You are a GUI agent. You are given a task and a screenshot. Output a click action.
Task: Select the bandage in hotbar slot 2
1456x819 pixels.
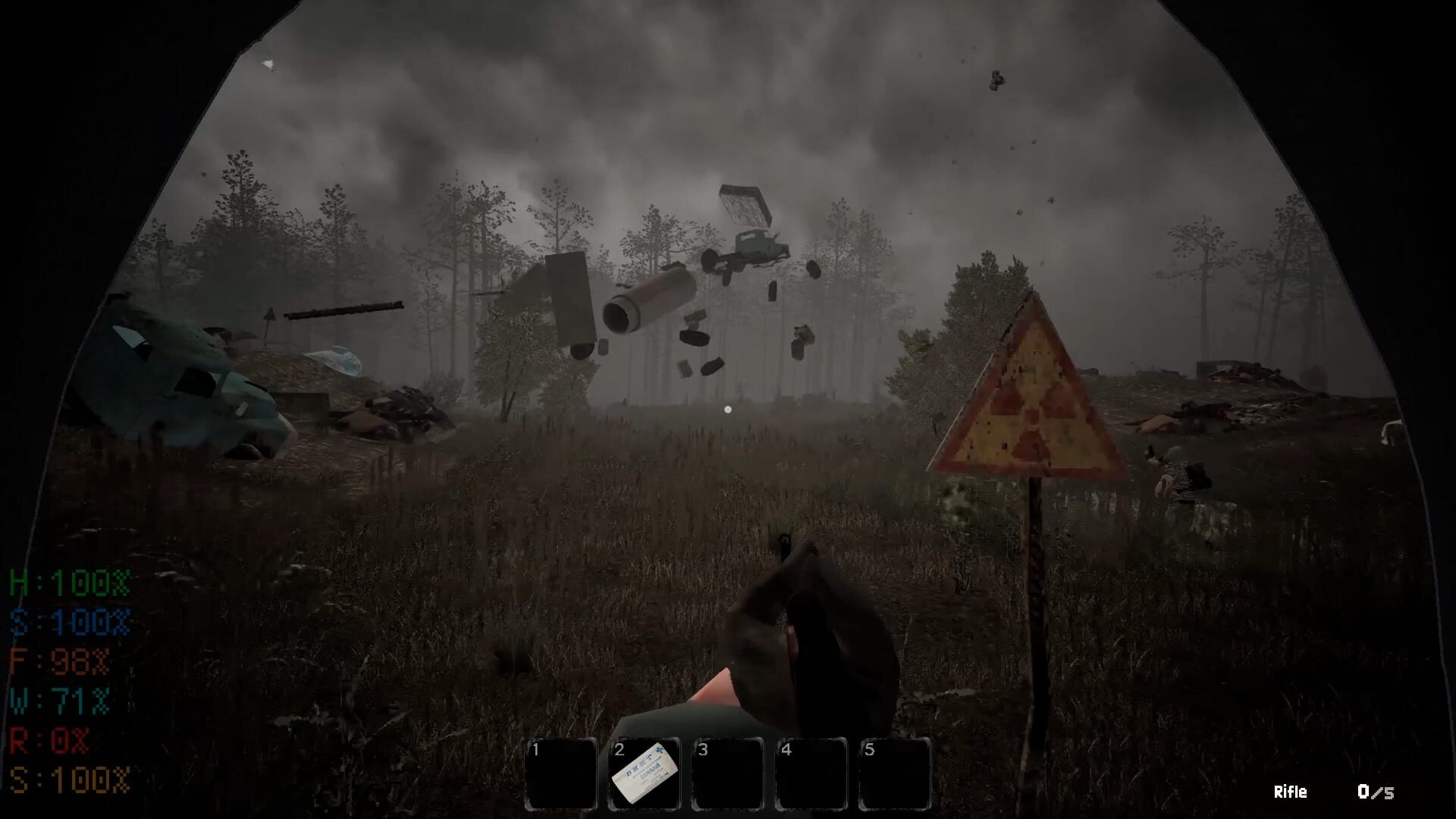644,771
